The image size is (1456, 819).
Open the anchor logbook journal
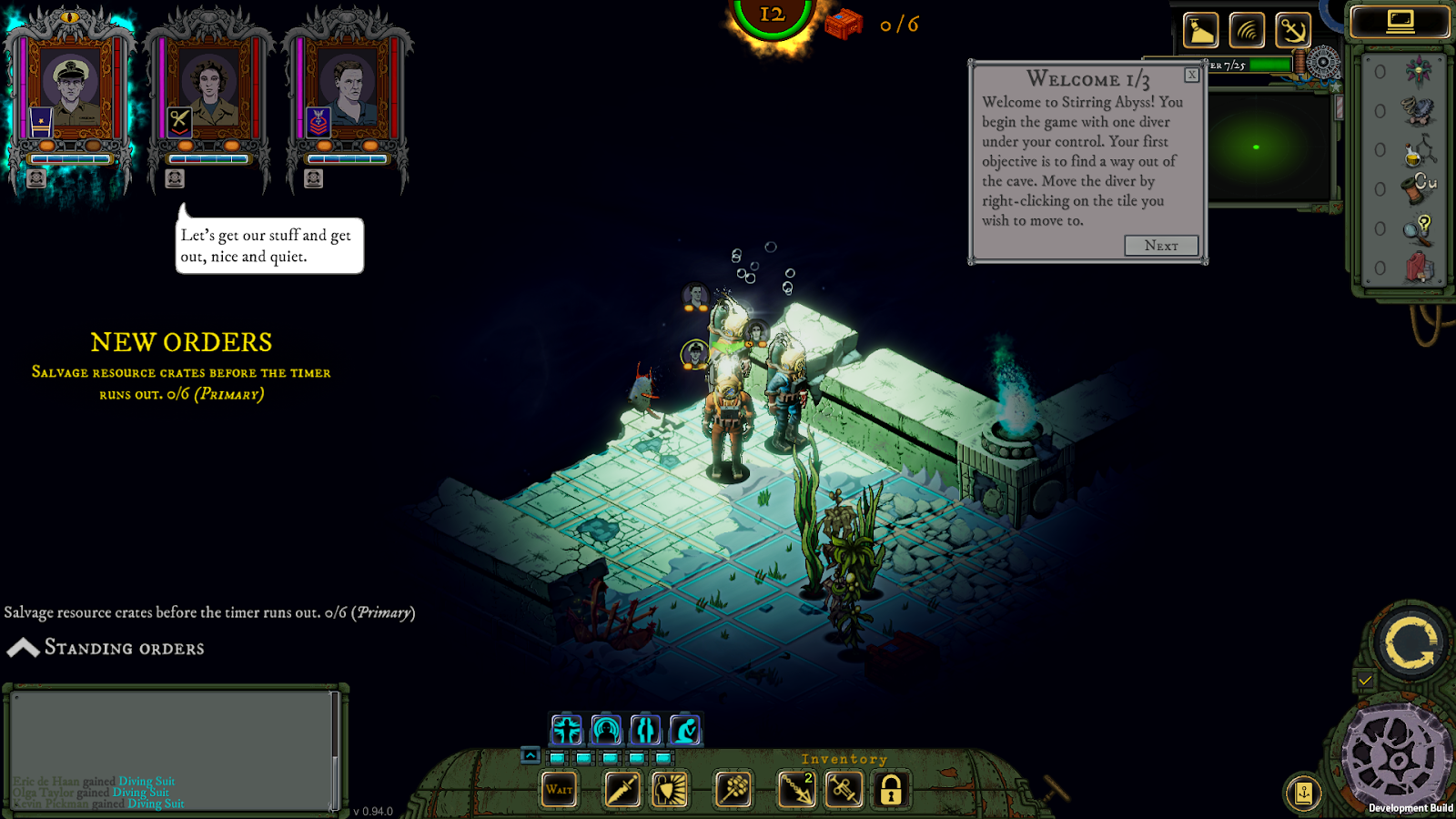pyautogui.click(x=1303, y=793)
